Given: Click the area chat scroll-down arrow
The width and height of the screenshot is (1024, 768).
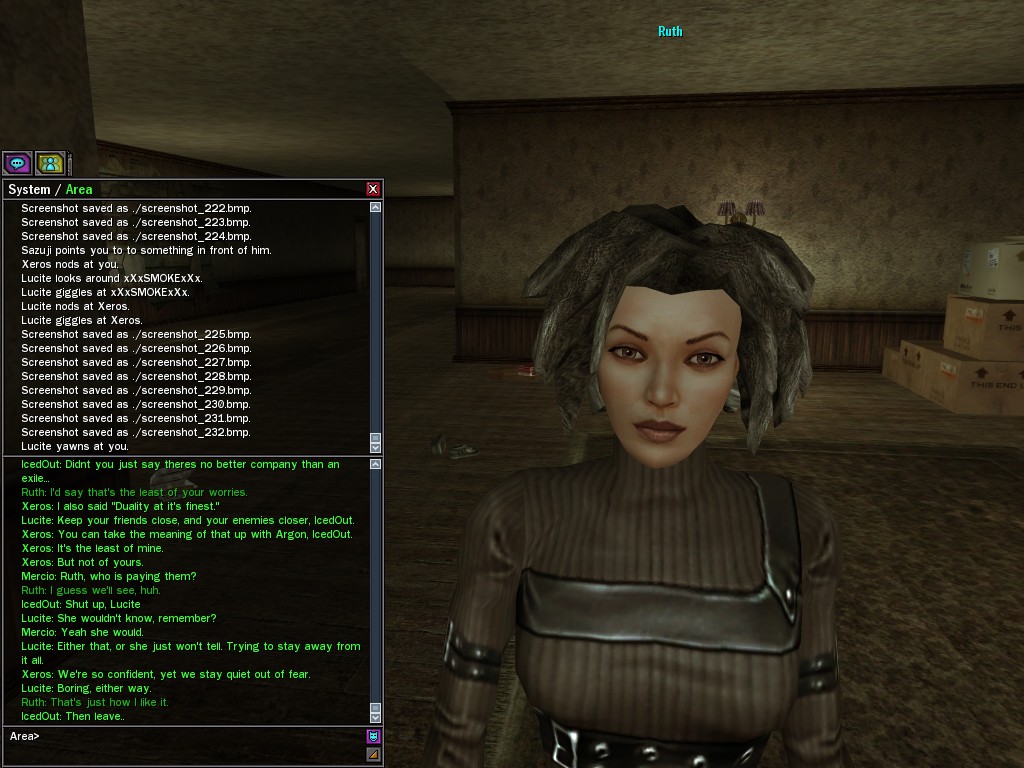Looking at the screenshot, I should 375,717.
